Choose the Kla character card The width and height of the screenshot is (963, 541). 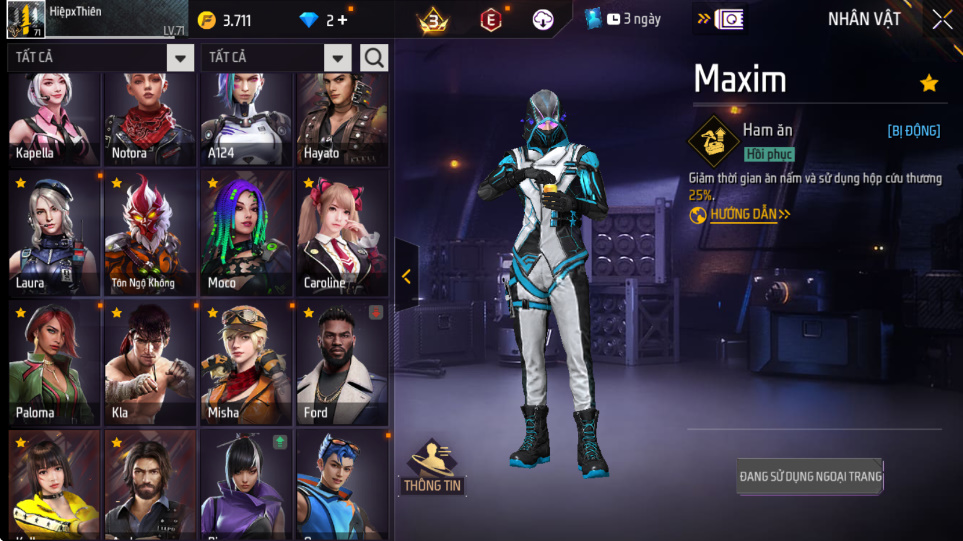coord(150,363)
